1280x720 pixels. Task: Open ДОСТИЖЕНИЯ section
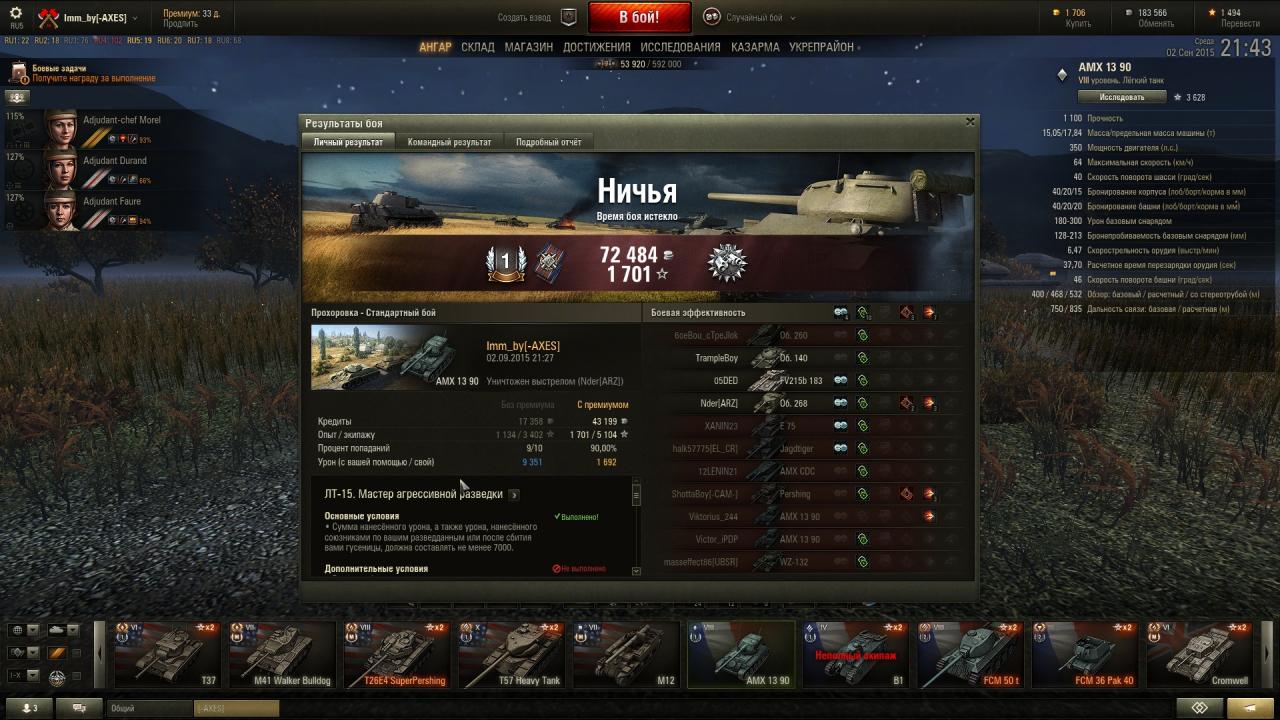pos(596,47)
